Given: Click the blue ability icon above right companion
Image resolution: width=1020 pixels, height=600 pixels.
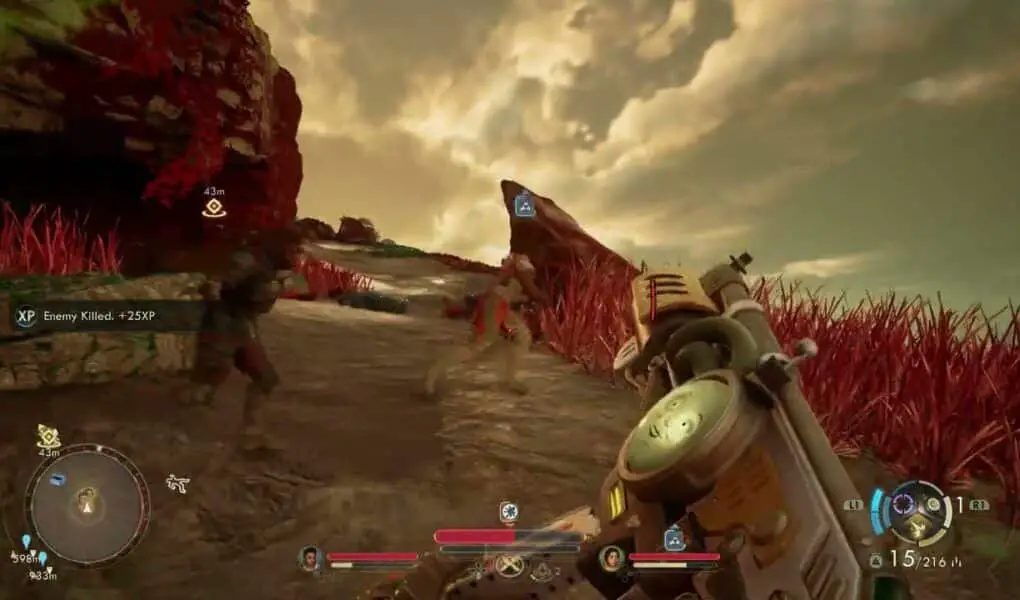Looking at the screenshot, I should pyautogui.click(x=675, y=538).
